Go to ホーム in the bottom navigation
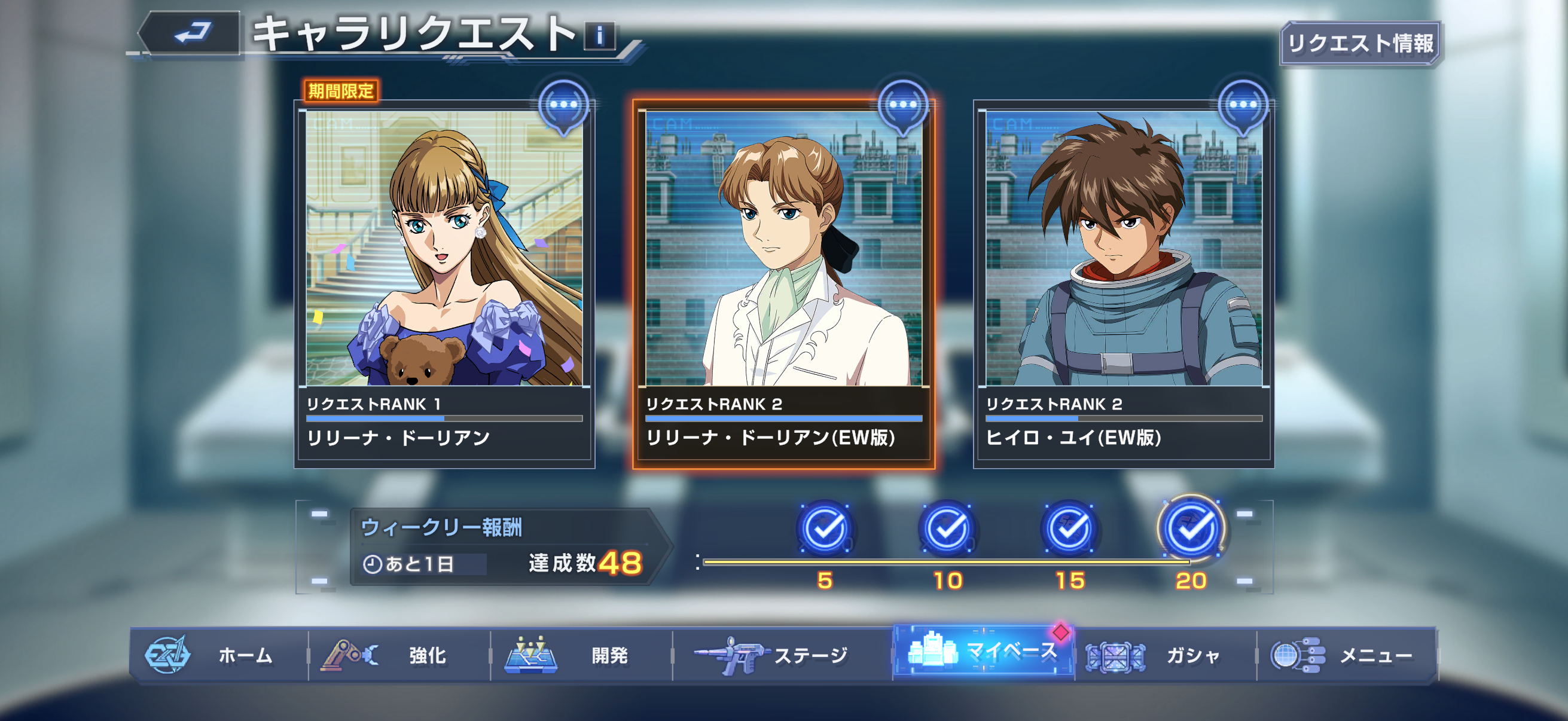This screenshot has height=721, width=1568. tap(219, 655)
